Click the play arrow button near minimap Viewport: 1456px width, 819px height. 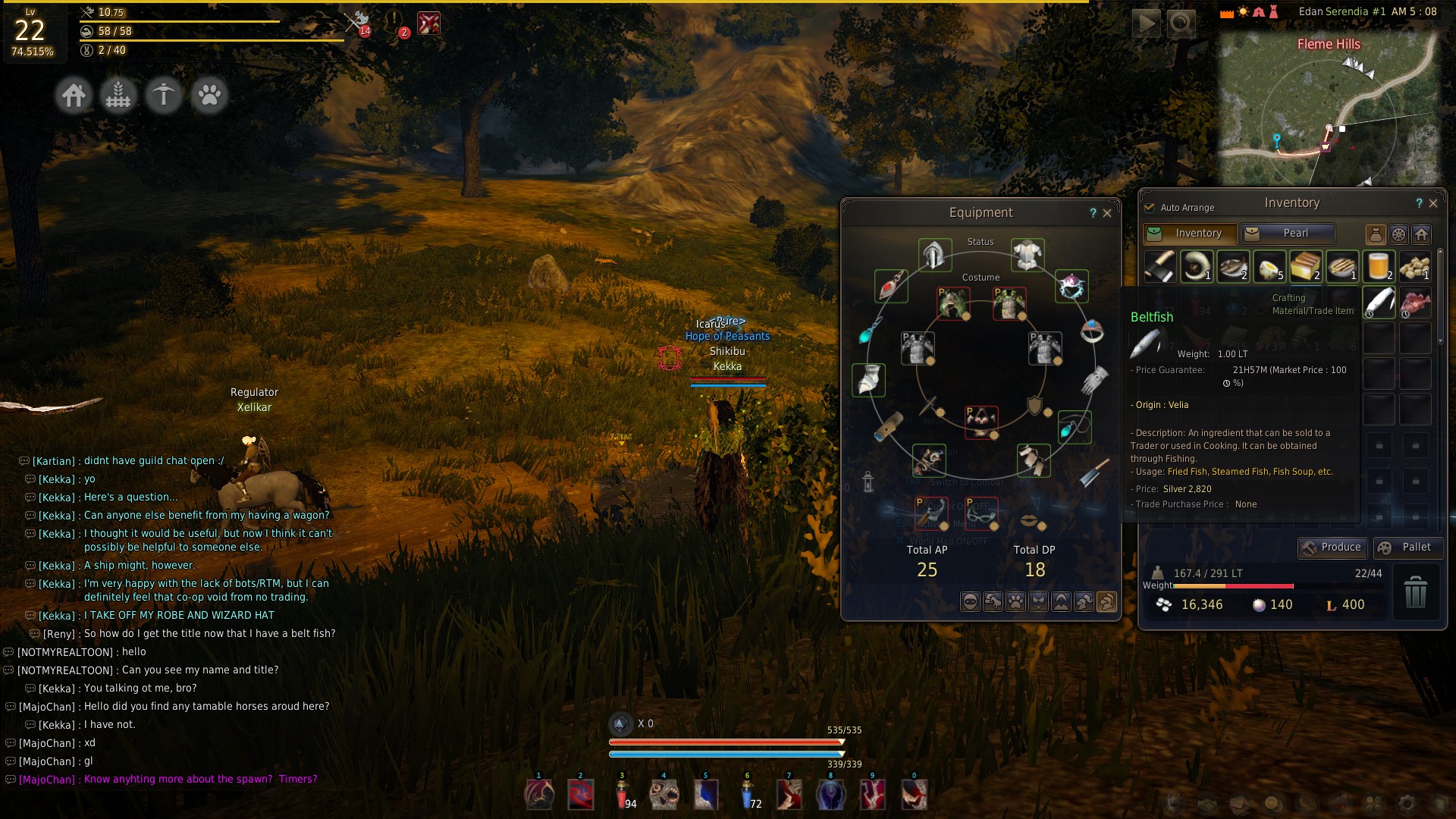click(1145, 24)
